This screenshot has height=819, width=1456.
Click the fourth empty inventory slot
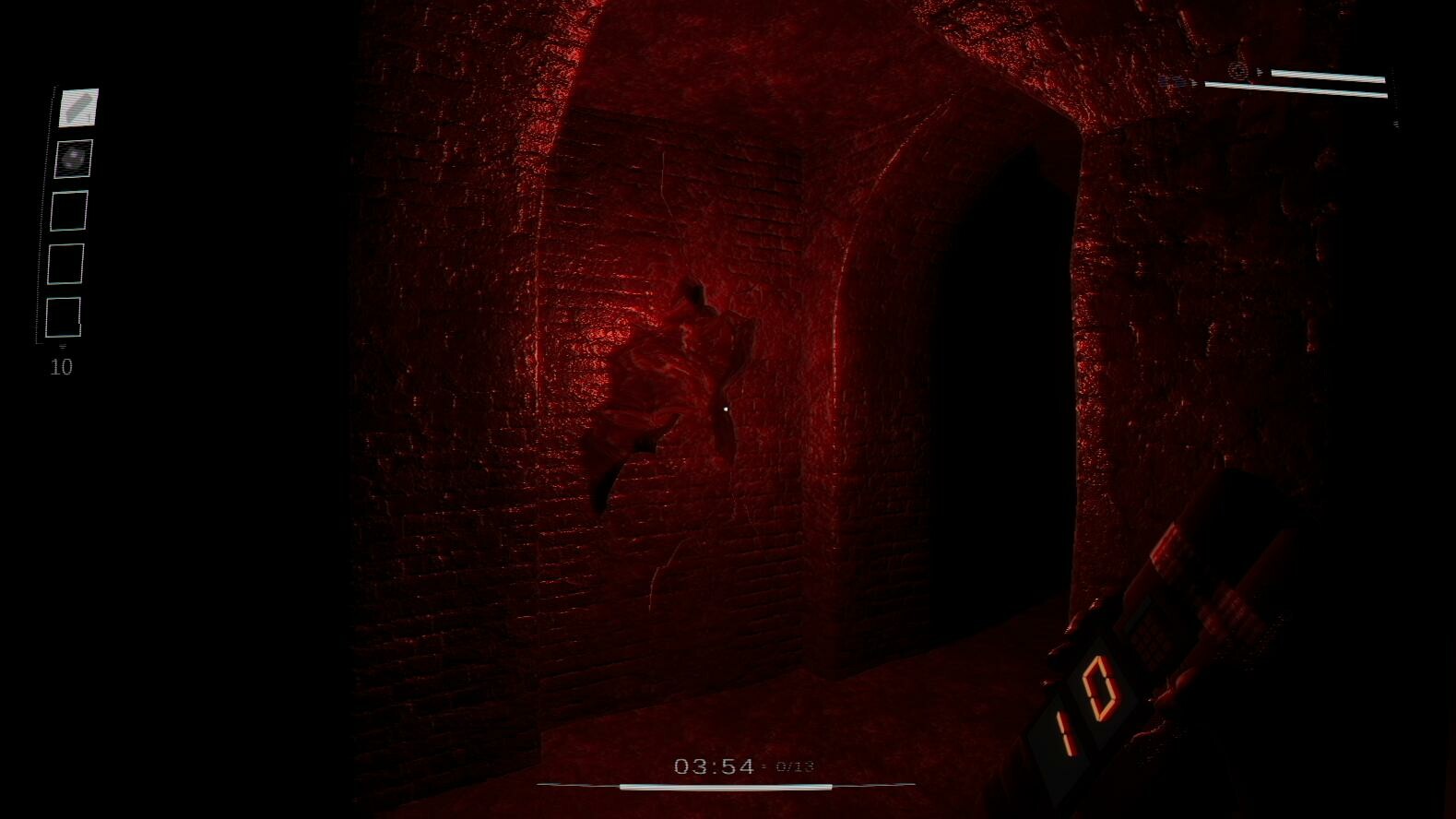point(65,264)
